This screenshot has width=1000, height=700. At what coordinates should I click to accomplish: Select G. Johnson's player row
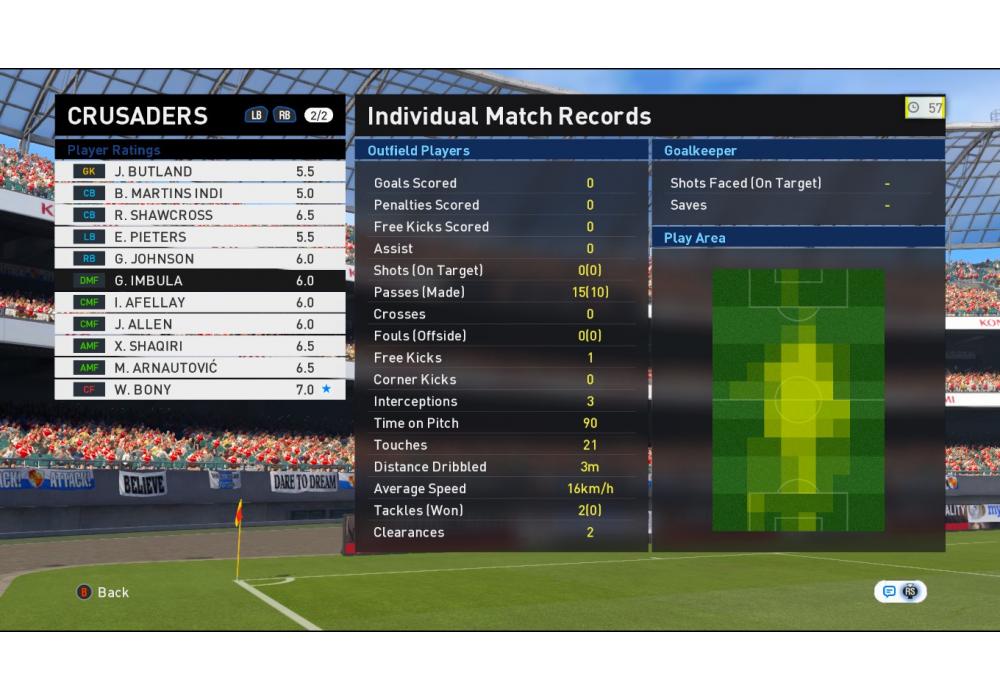(x=200, y=259)
